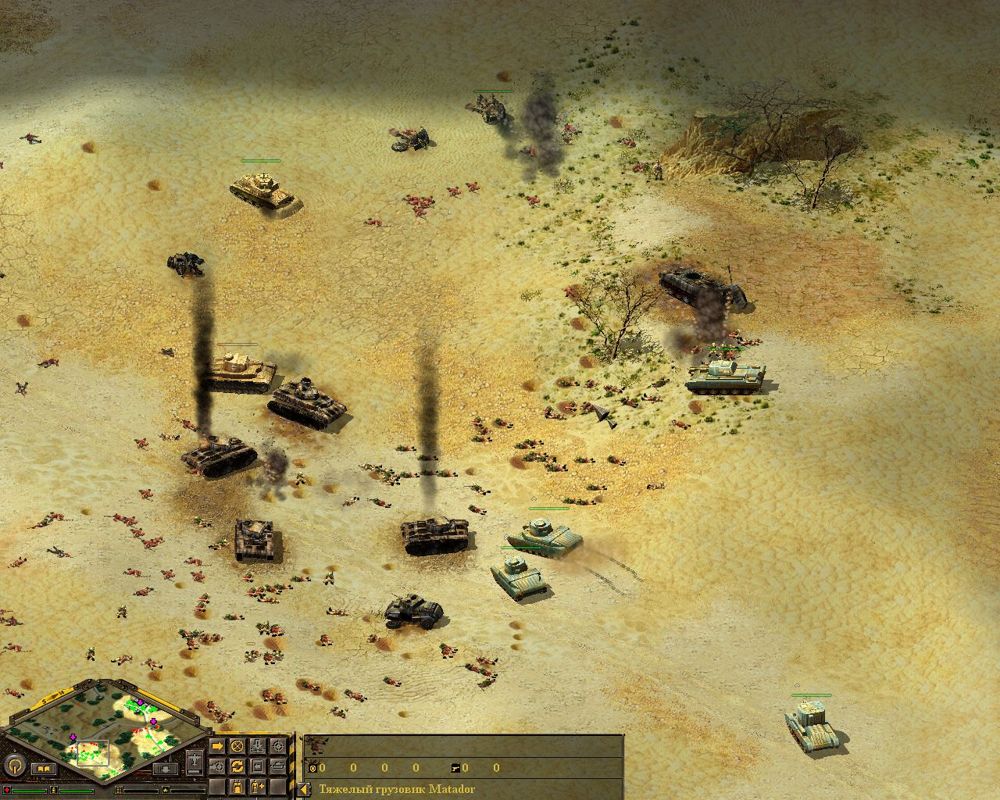
Task: Activate the crossed-circle stop command
Action: [x=237, y=746]
